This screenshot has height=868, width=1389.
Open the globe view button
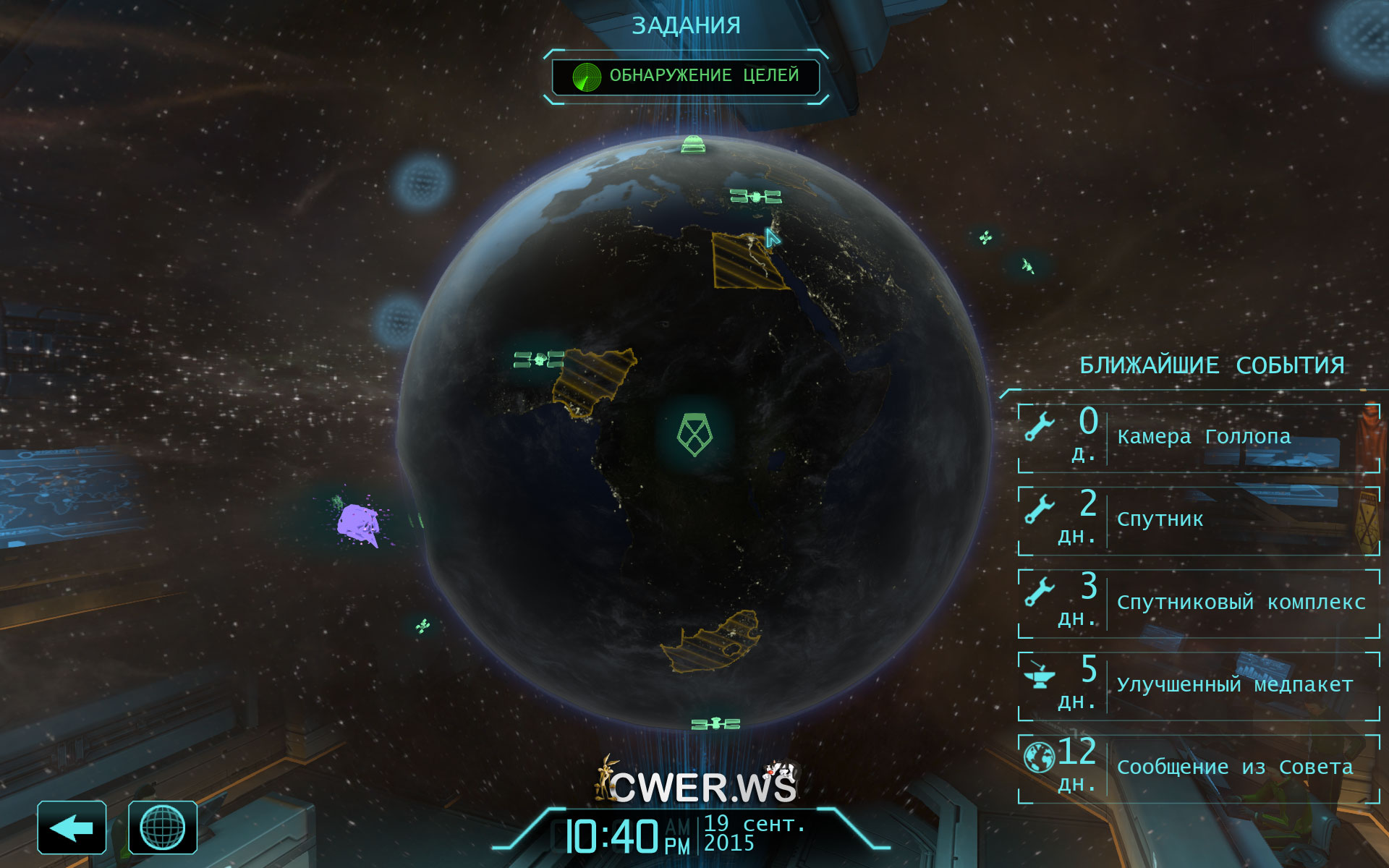163,827
